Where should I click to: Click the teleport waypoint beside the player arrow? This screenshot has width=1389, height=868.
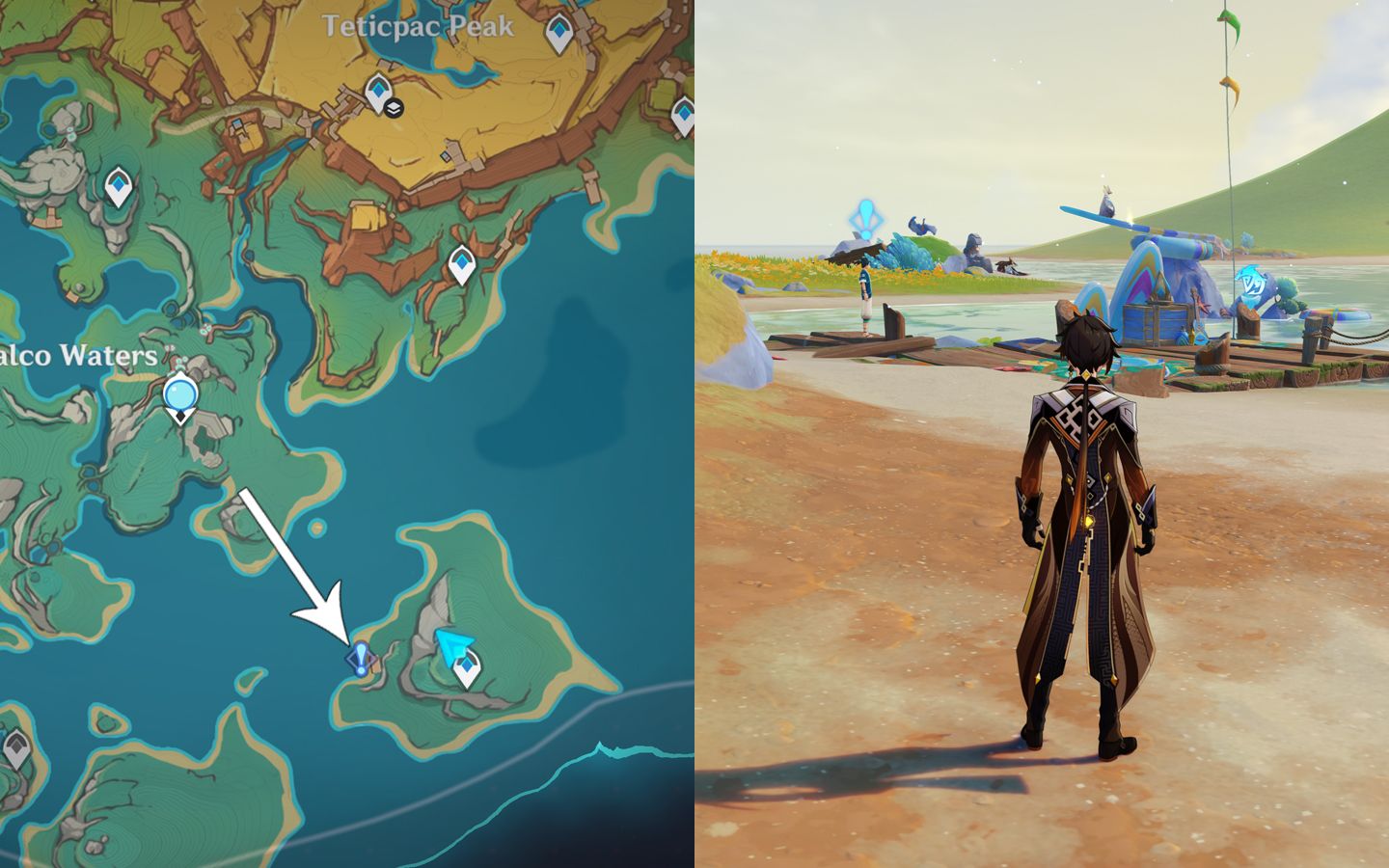pyautogui.click(x=466, y=665)
